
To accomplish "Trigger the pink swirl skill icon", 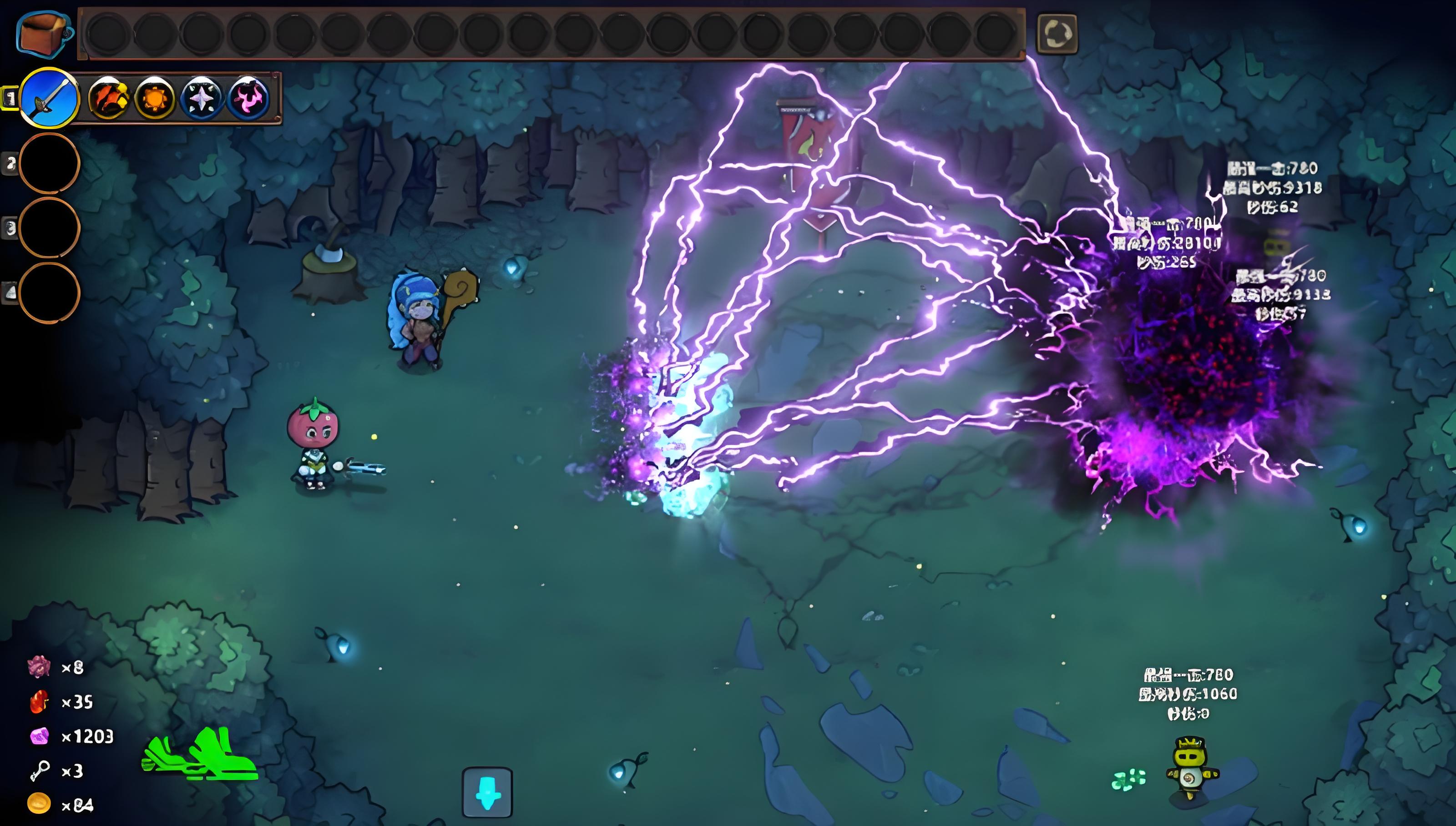I will 248,98.
